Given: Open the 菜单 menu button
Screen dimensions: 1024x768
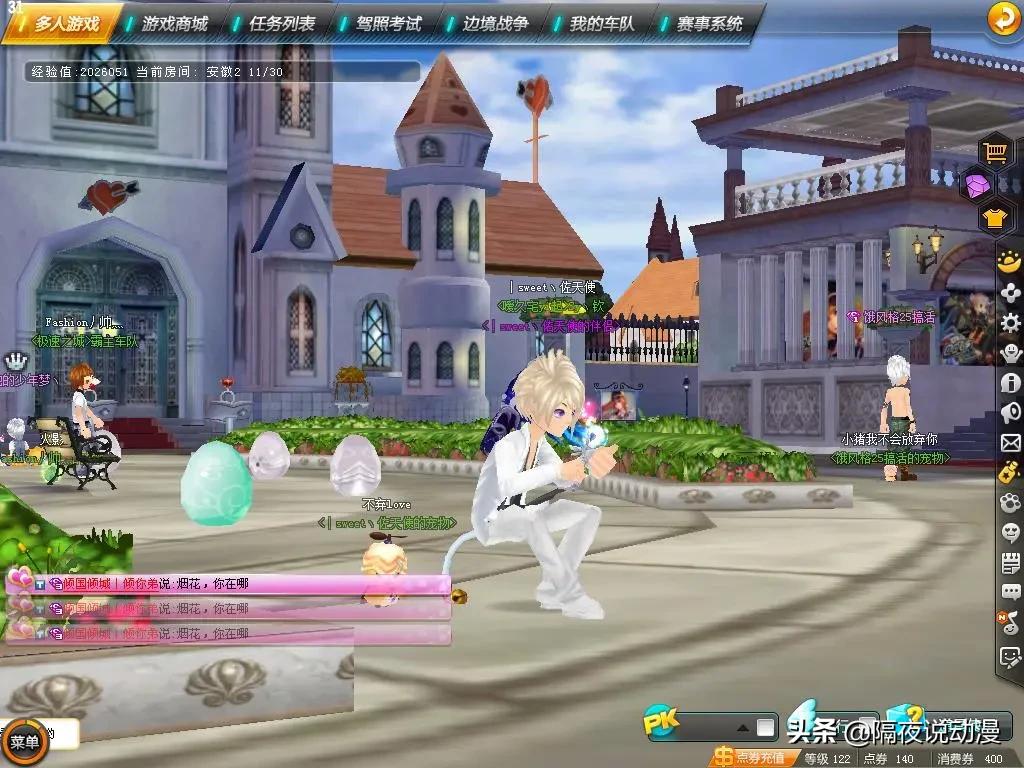Looking at the screenshot, I should 24,742.
